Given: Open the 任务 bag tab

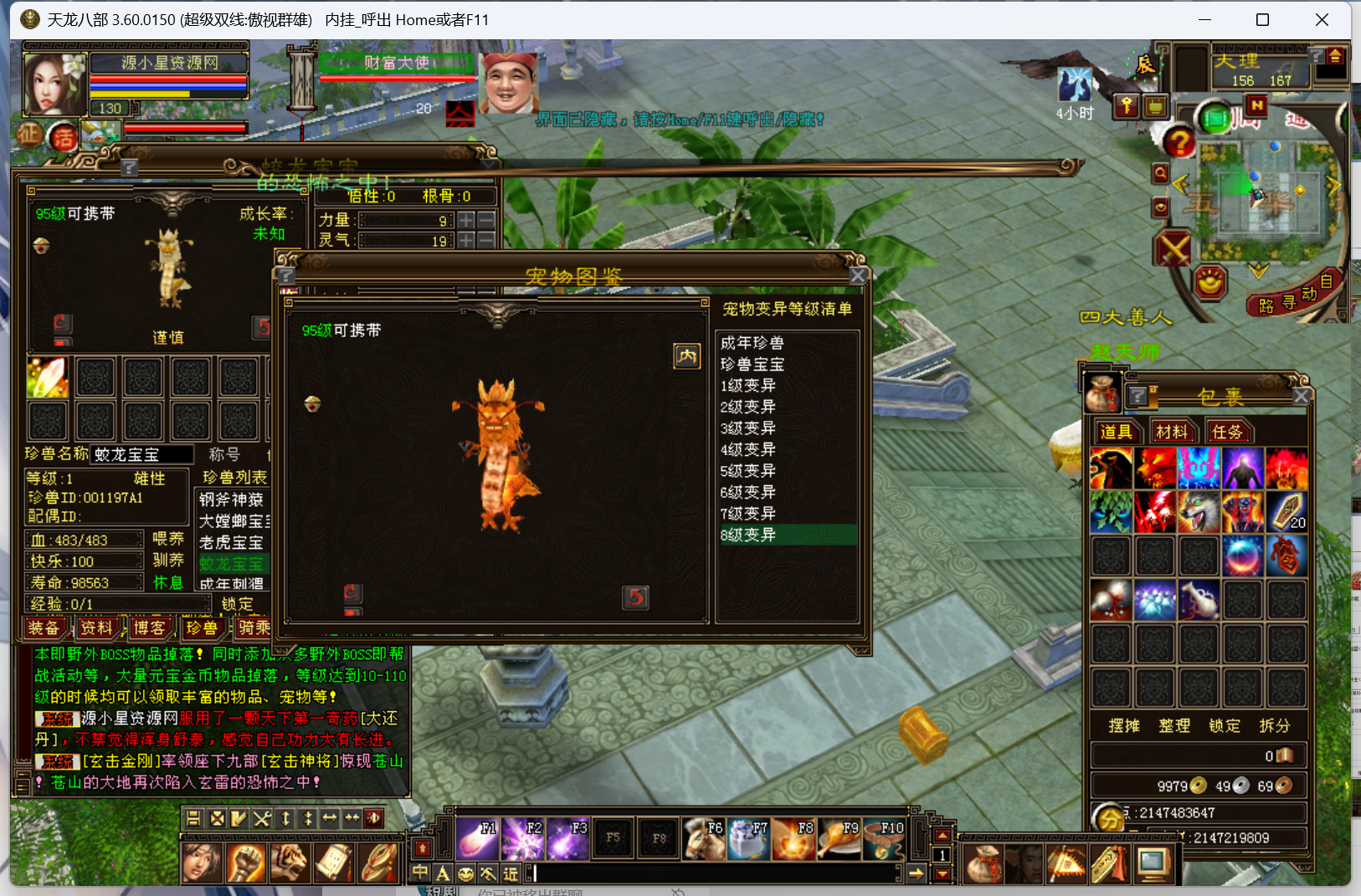Looking at the screenshot, I should click(1226, 432).
